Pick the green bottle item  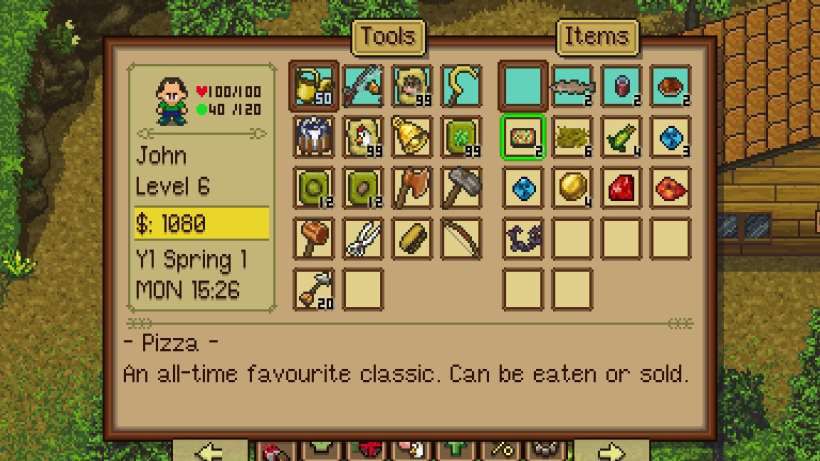point(621,137)
